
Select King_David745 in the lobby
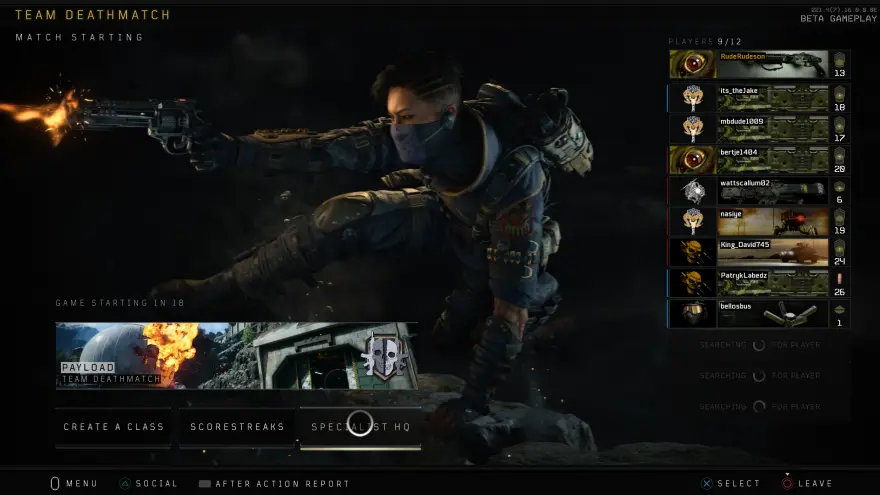coord(758,252)
